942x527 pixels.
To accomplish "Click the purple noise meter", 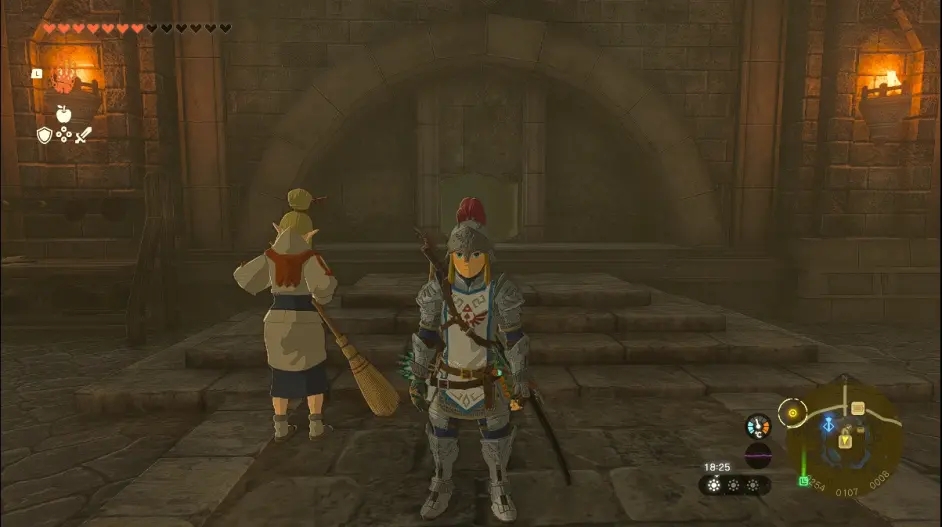I will point(758,455).
